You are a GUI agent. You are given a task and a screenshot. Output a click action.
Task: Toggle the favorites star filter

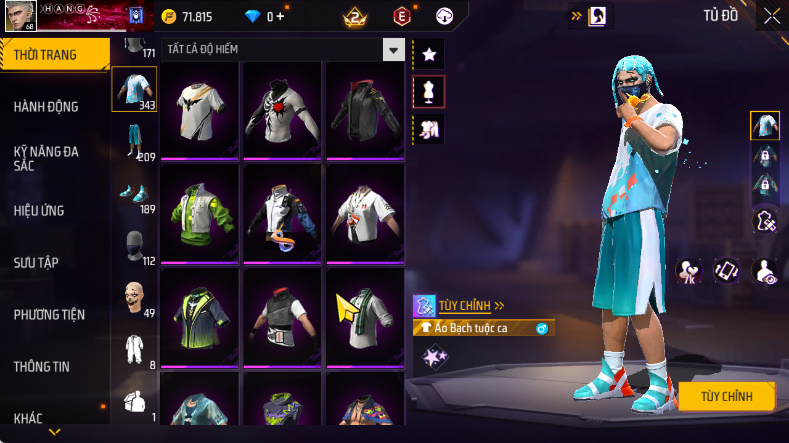(x=429, y=54)
